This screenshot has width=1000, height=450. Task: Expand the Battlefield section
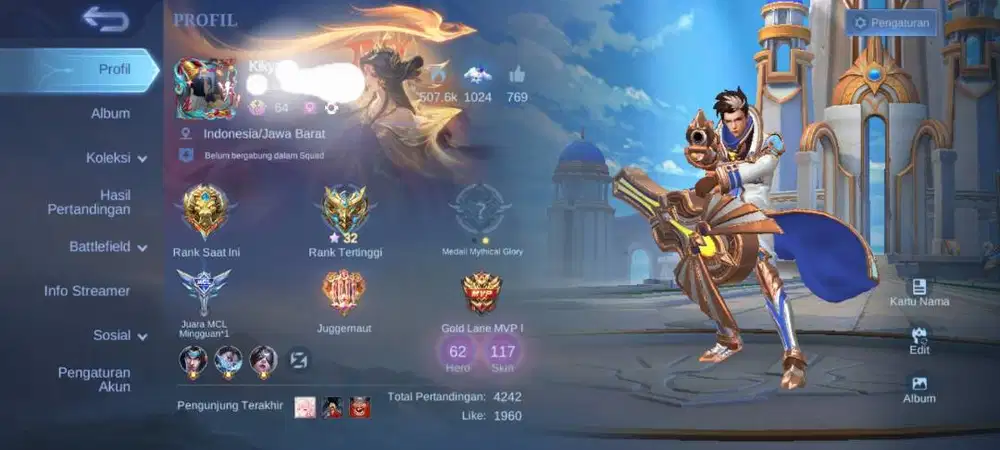point(107,246)
